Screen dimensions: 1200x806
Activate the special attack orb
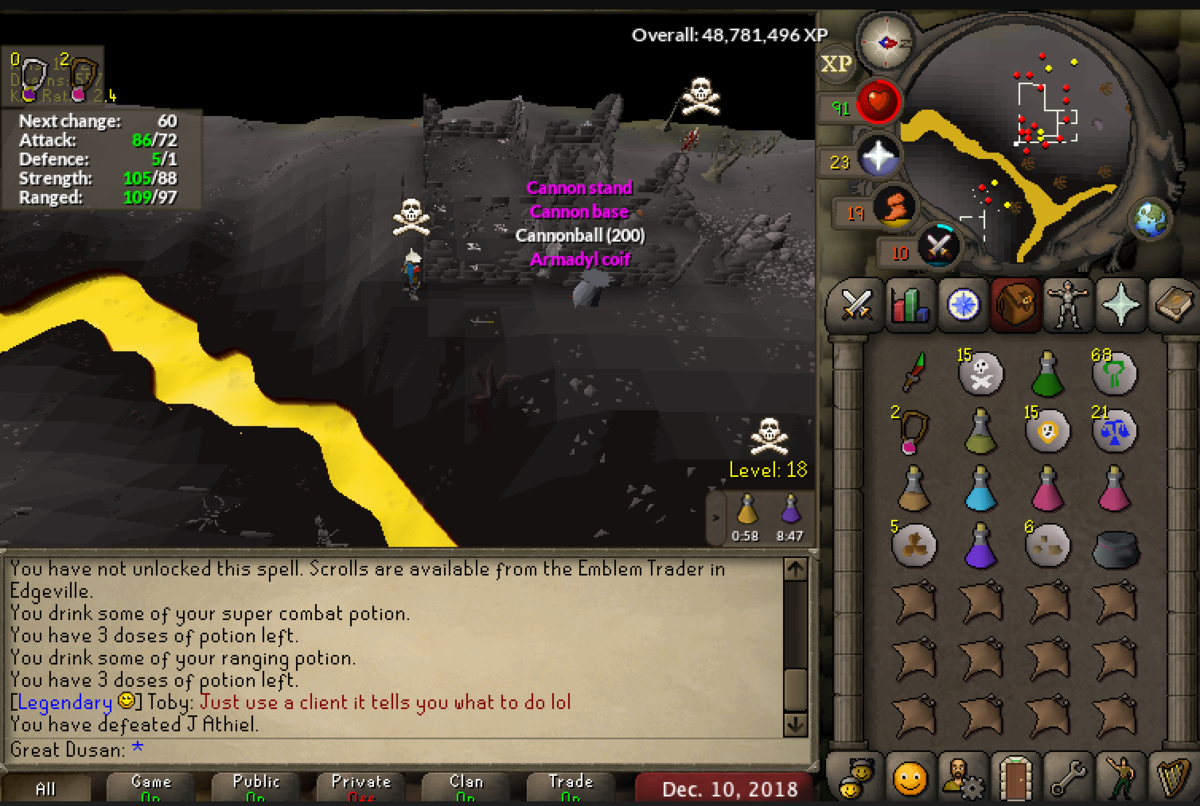(938, 245)
